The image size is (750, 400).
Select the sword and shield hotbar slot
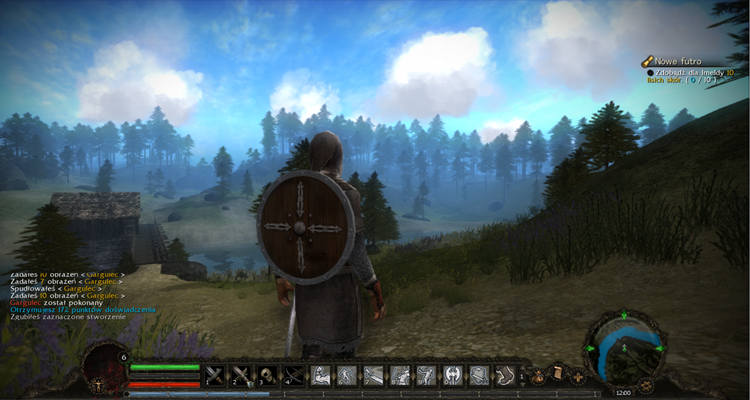coord(242,376)
